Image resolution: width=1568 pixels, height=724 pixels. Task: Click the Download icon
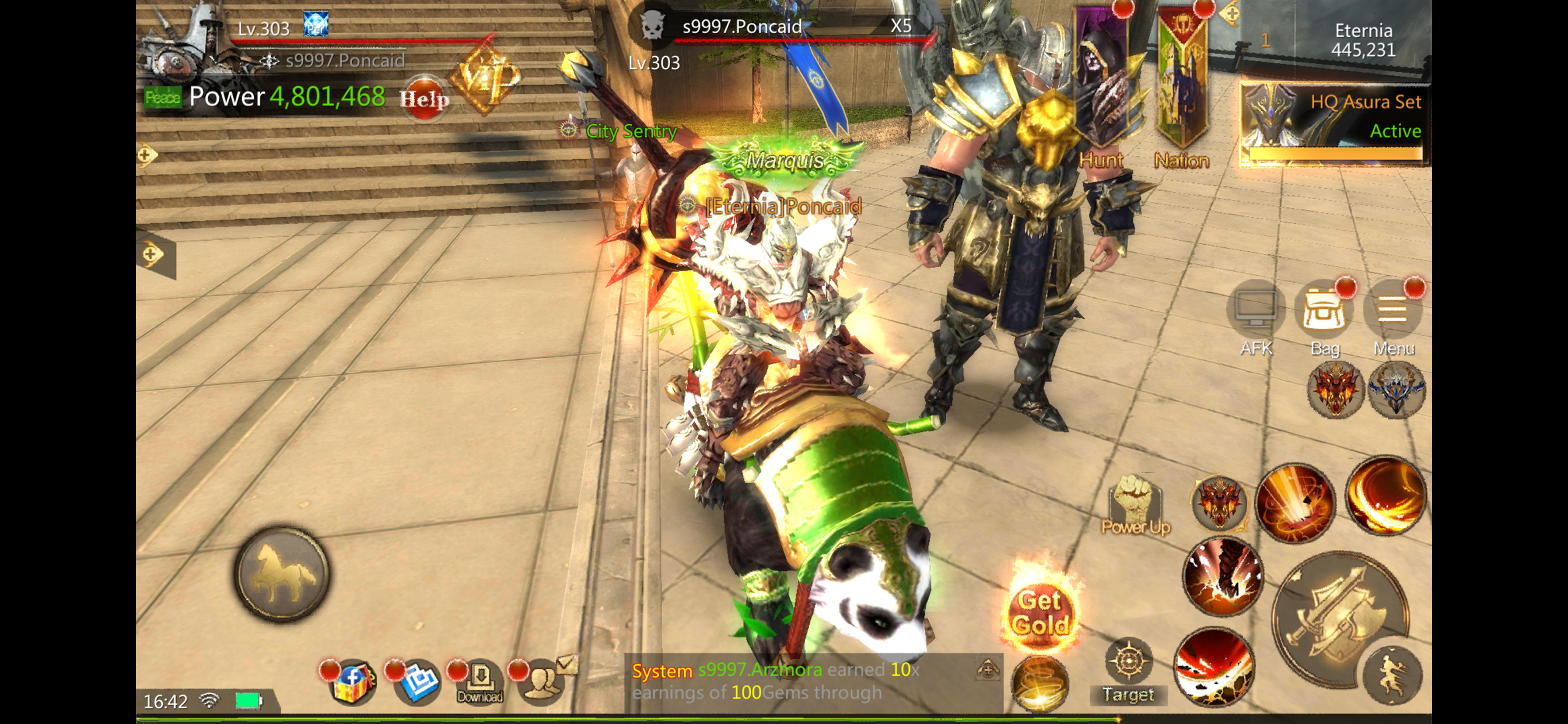point(480,681)
